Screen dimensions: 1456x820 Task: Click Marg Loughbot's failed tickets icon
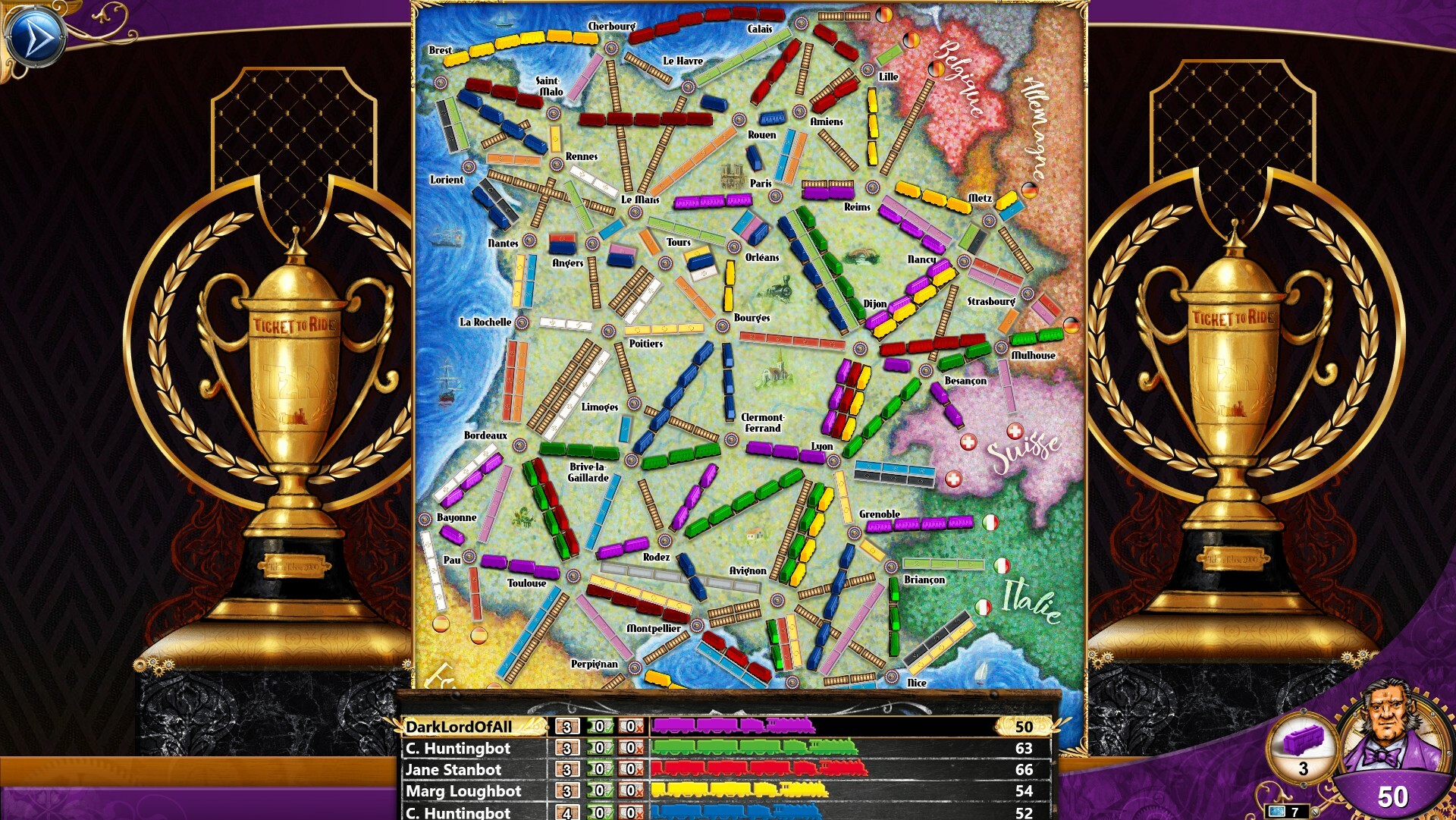pos(630,791)
